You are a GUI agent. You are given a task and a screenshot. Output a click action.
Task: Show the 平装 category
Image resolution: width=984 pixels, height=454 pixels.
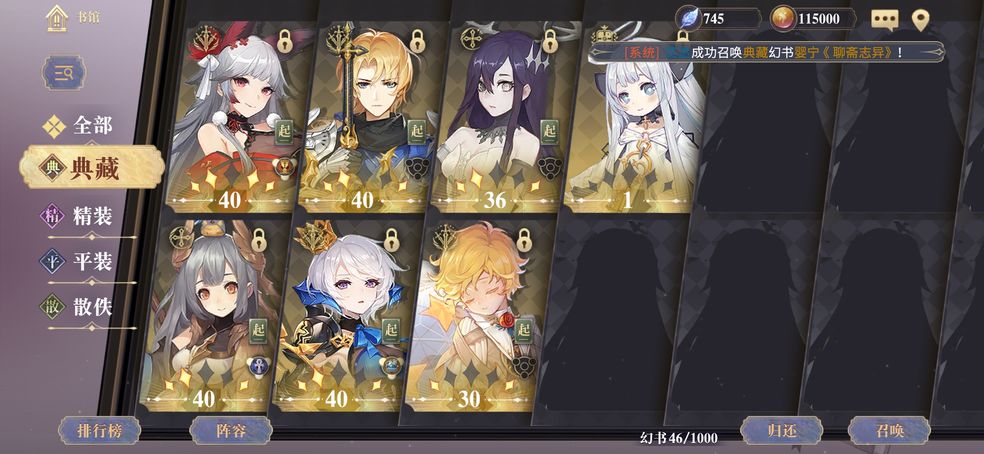[78, 262]
